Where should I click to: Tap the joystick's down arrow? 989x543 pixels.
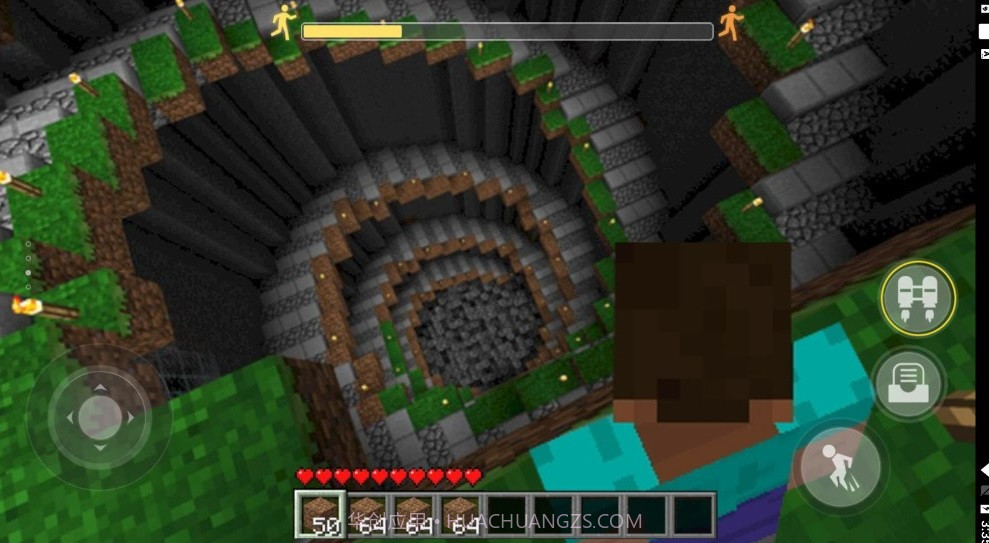(98, 447)
